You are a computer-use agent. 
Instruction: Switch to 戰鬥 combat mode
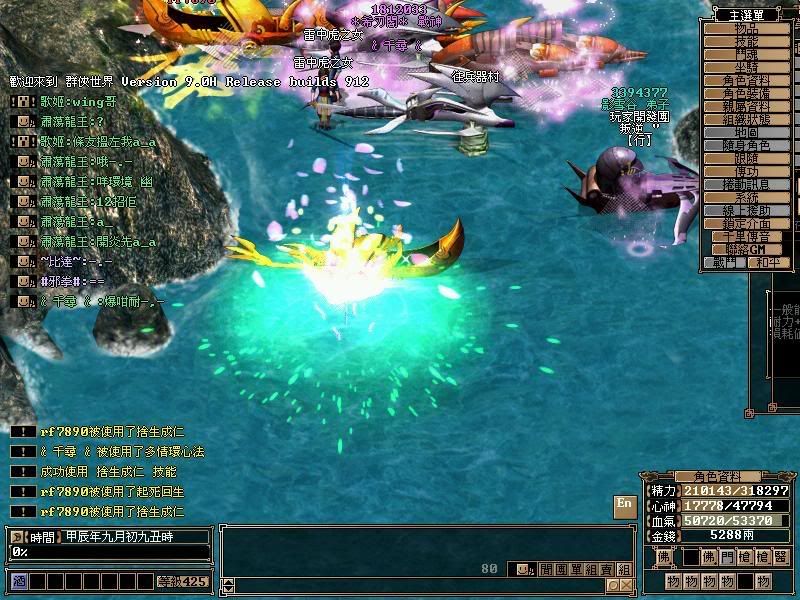click(x=725, y=262)
